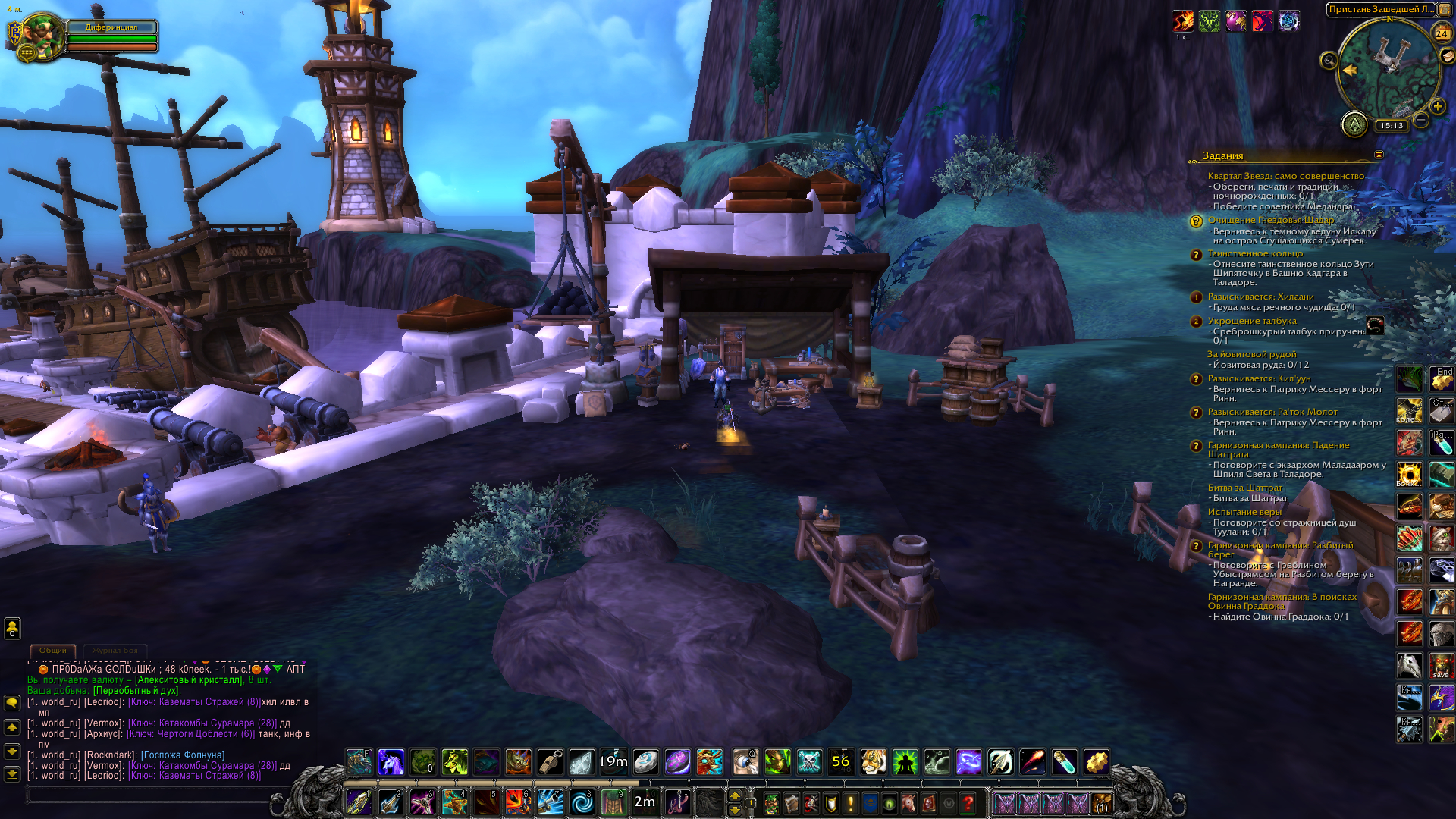Click the skull and crossbones ability icon
This screenshot has width=1456, height=819.
[809, 761]
